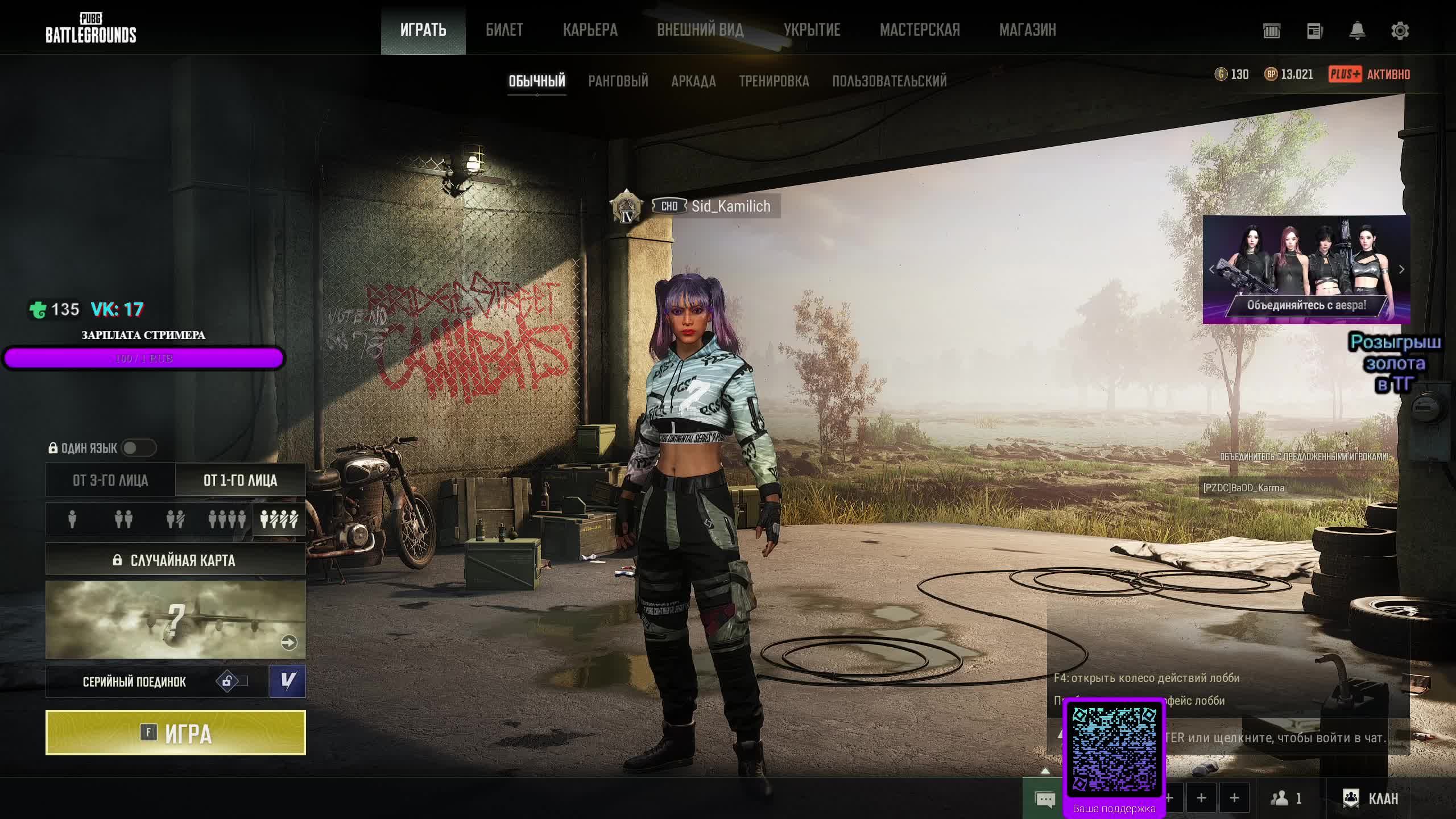1456x819 pixels.
Task: Select the РАНГОВЫЙ ranked mode
Action: (x=618, y=81)
